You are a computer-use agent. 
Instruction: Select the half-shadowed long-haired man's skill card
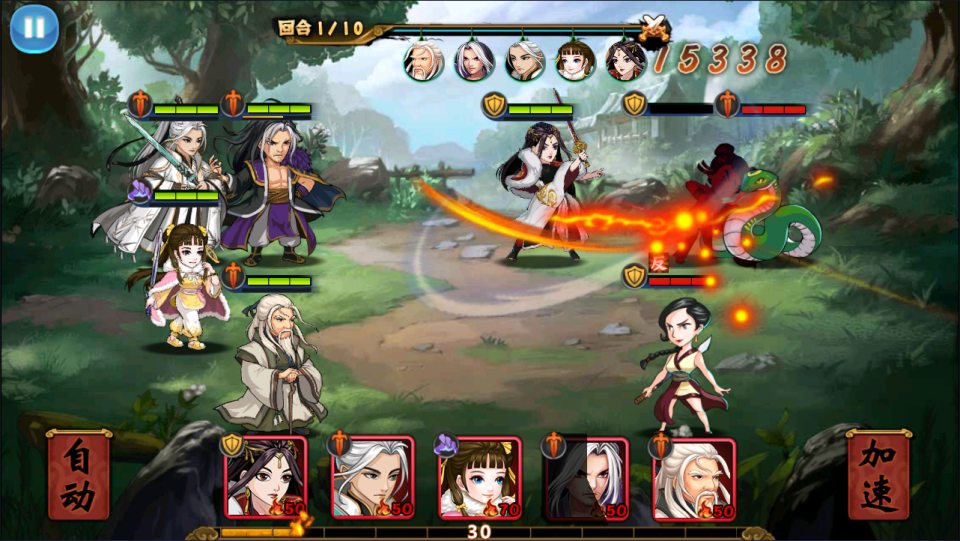586,478
